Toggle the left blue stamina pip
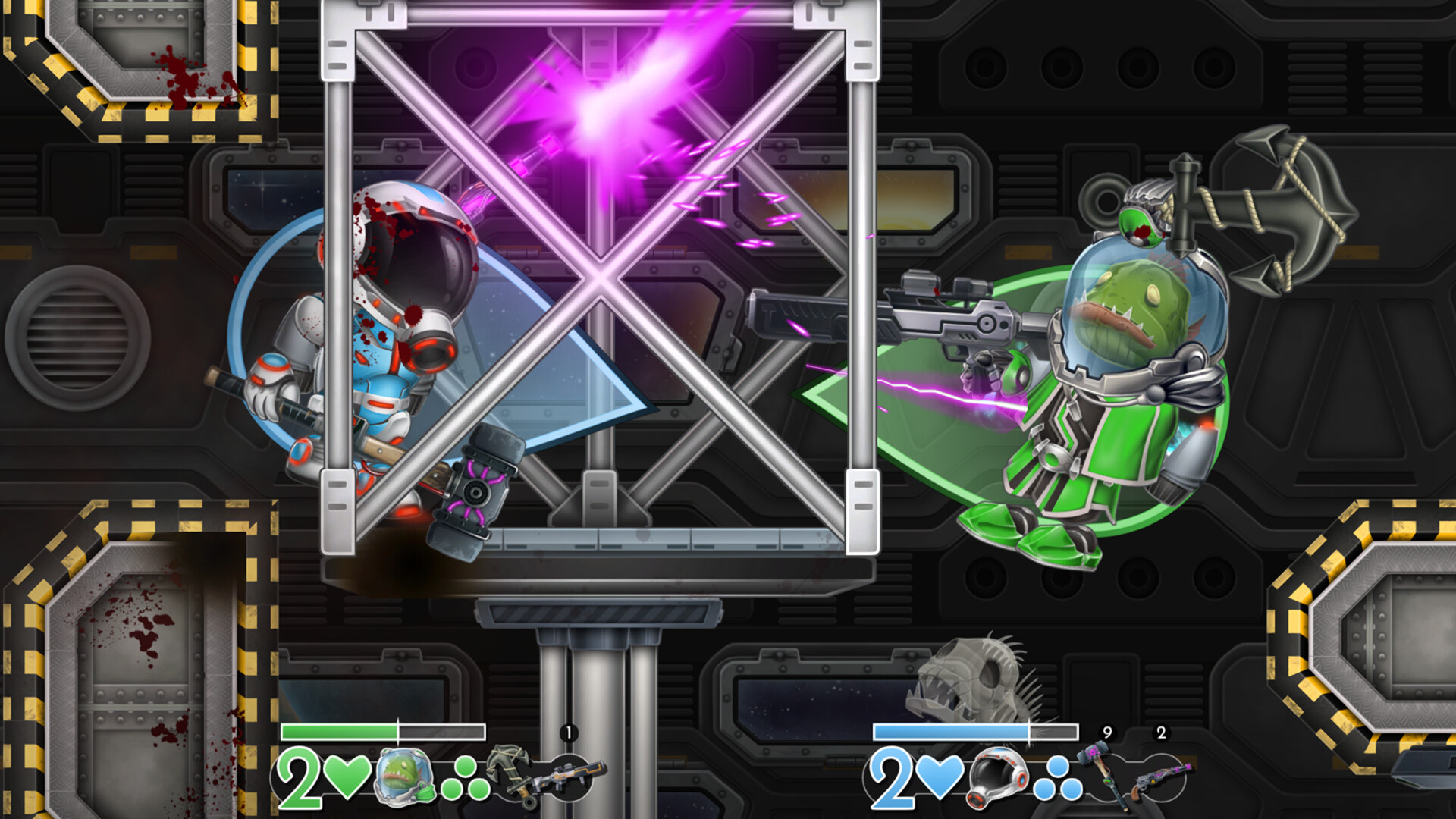 pyautogui.click(x=1043, y=789)
